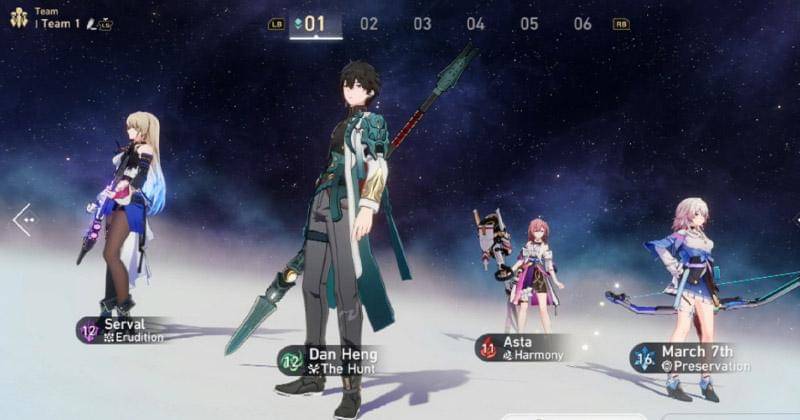Switch to team 02
The height and width of the screenshot is (420, 800).
click(369, 24)
